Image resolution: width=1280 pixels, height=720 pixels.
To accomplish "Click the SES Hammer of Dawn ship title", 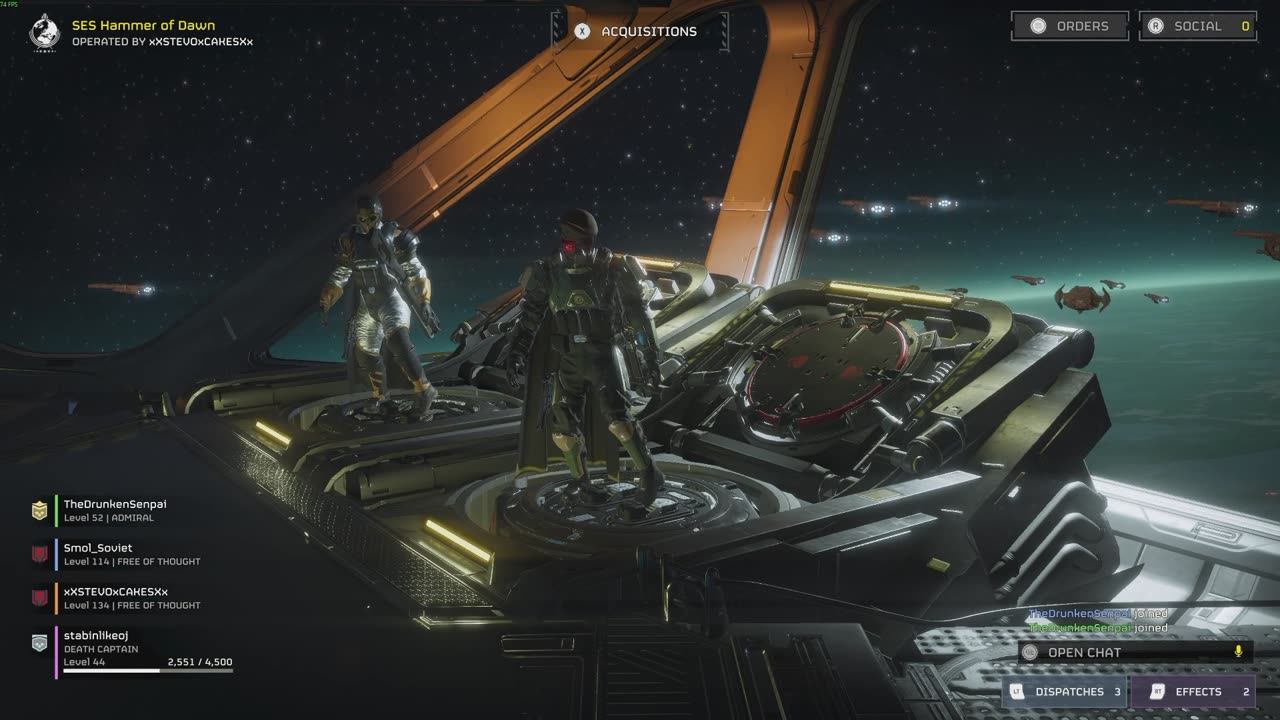I will tap(143, 25).
